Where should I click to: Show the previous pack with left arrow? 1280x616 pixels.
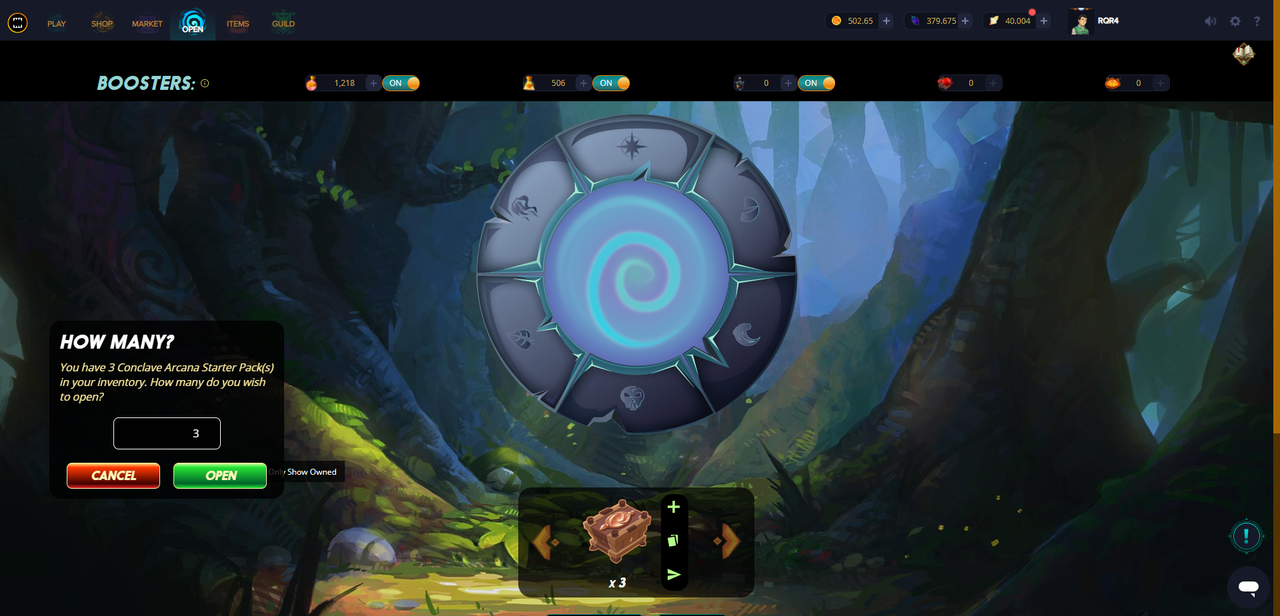tap(542, 542)
